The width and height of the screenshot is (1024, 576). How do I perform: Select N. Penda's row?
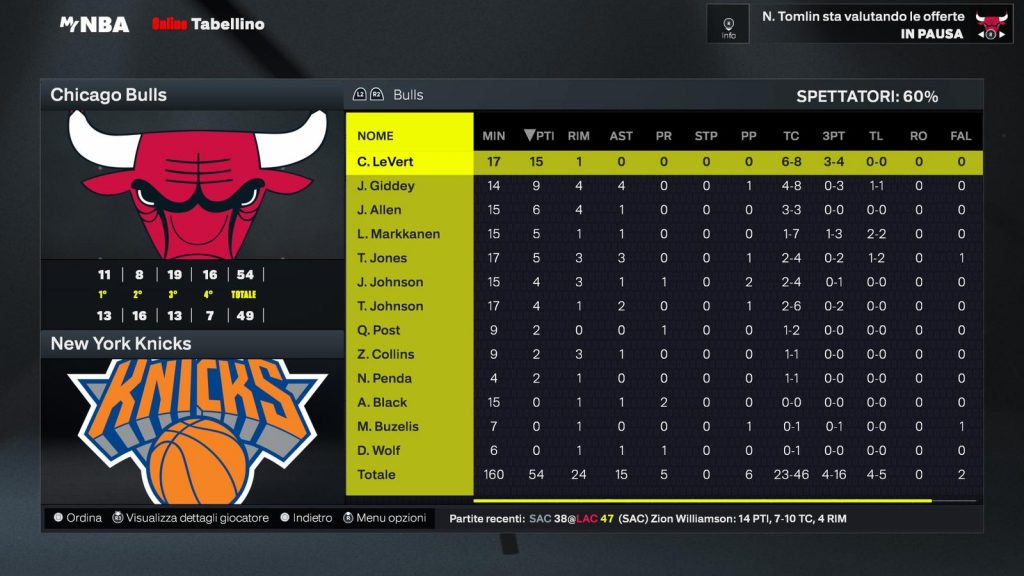coord(384,378)
